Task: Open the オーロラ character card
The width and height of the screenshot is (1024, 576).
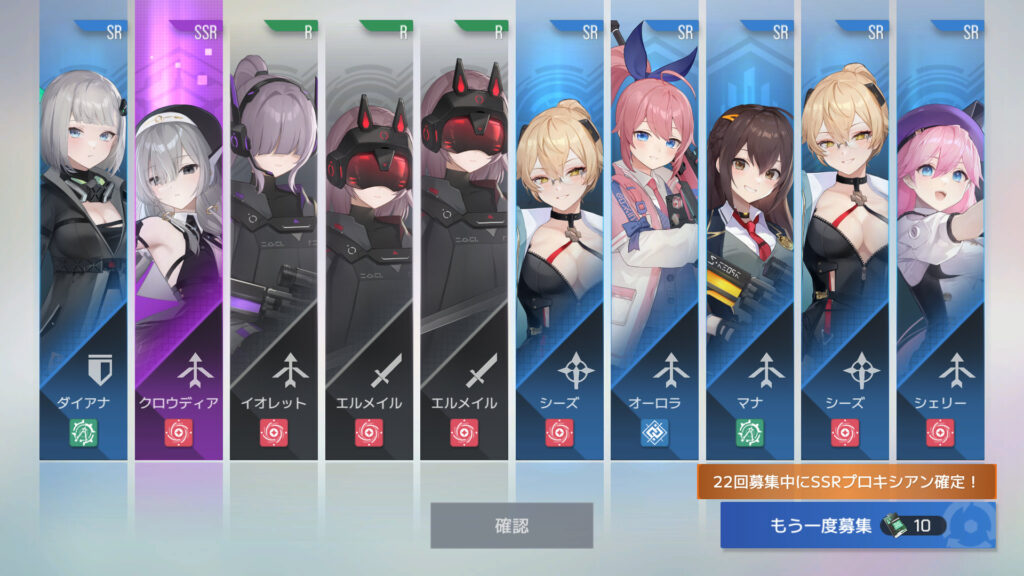Action: [655, 240]
